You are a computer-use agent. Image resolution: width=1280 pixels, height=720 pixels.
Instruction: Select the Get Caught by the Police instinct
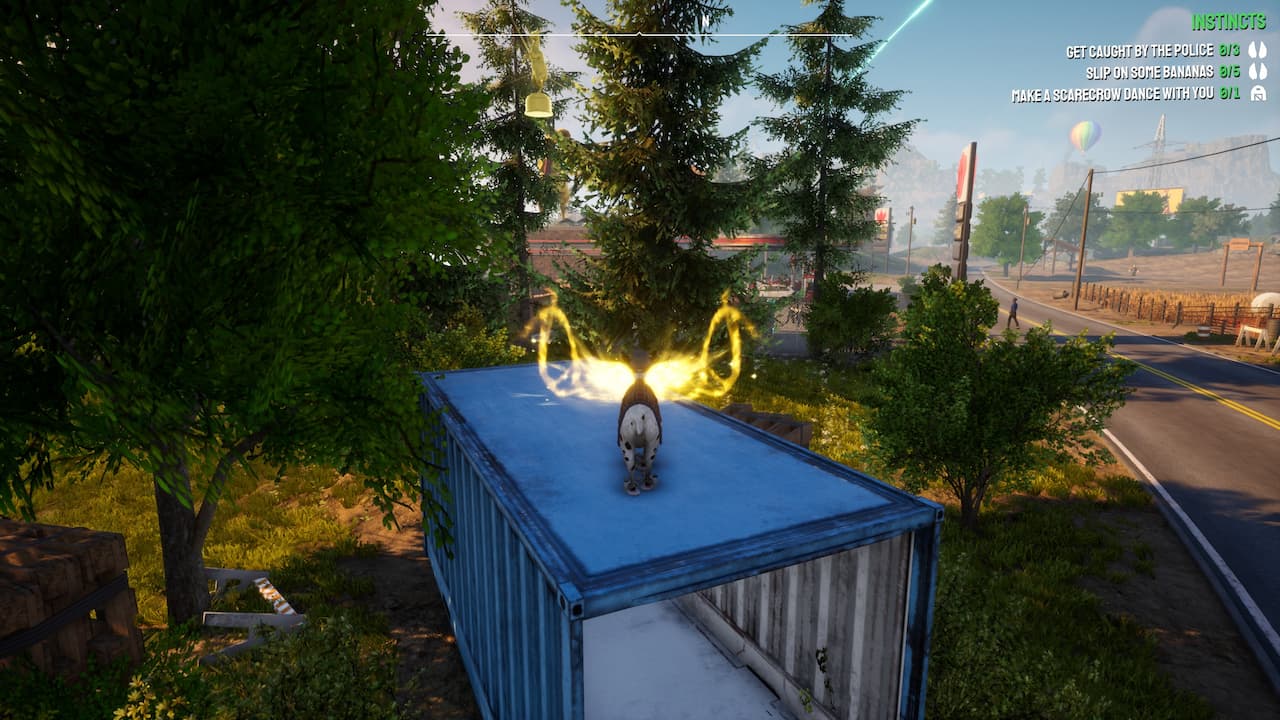(1139, 51)
